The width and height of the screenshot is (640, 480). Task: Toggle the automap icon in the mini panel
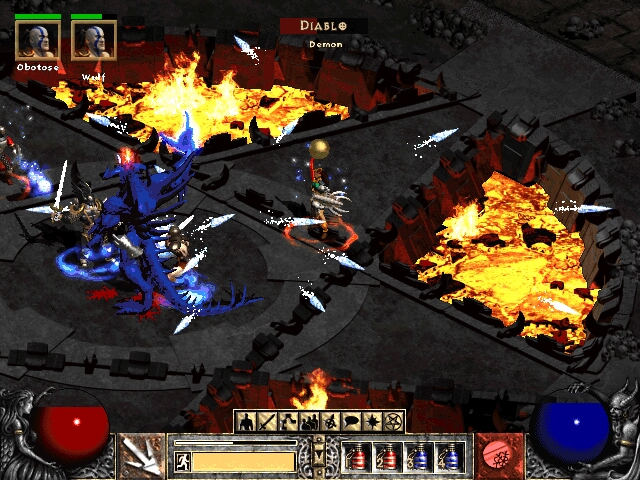click(330, 421)
